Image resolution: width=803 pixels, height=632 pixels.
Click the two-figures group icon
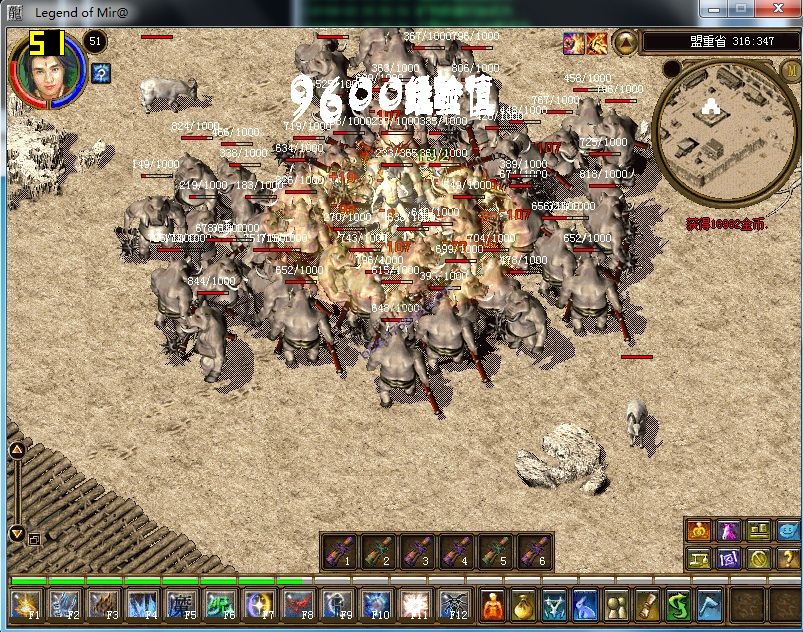[x=618, y=605]
